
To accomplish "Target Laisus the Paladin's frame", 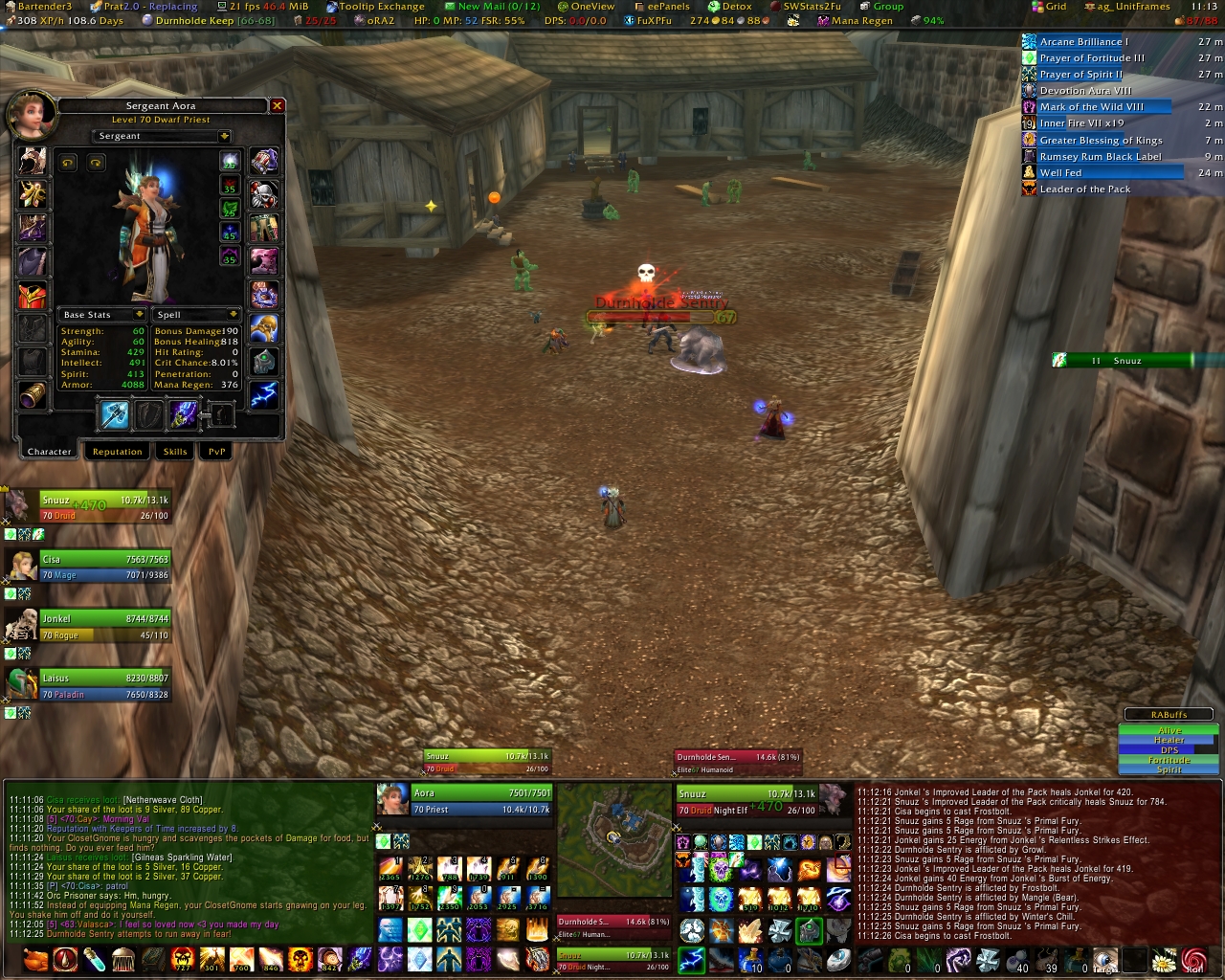I will (103, 685).
